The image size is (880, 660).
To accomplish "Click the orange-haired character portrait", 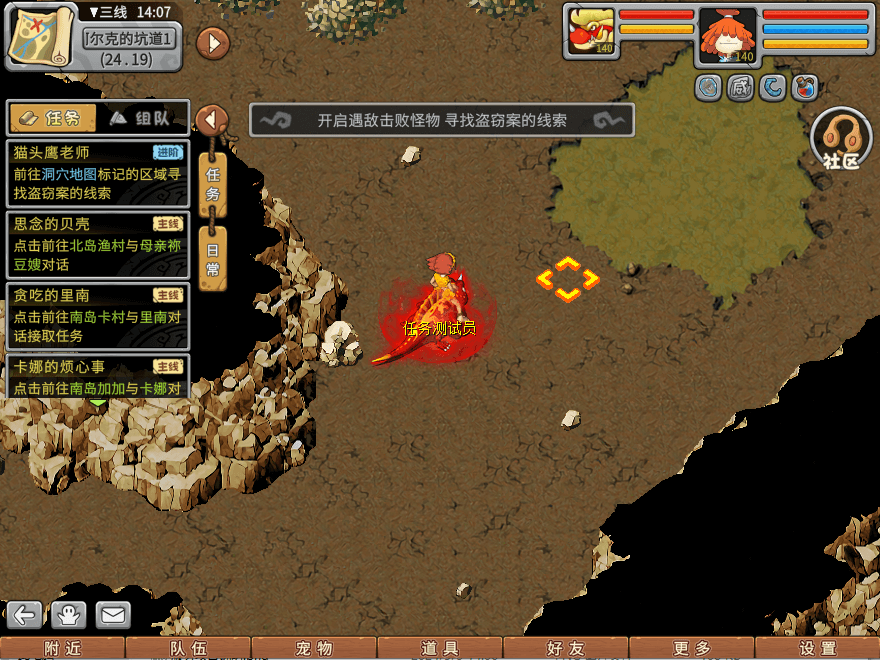I will (x=727, y=35).
